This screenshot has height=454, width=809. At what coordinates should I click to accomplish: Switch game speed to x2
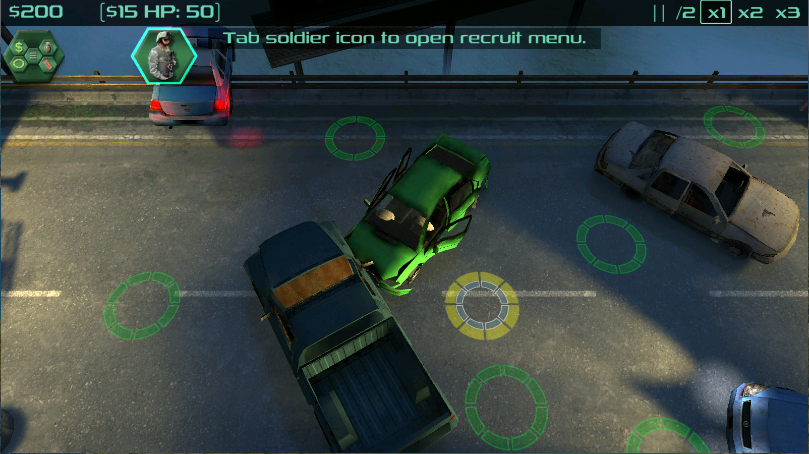pos(750,13)
